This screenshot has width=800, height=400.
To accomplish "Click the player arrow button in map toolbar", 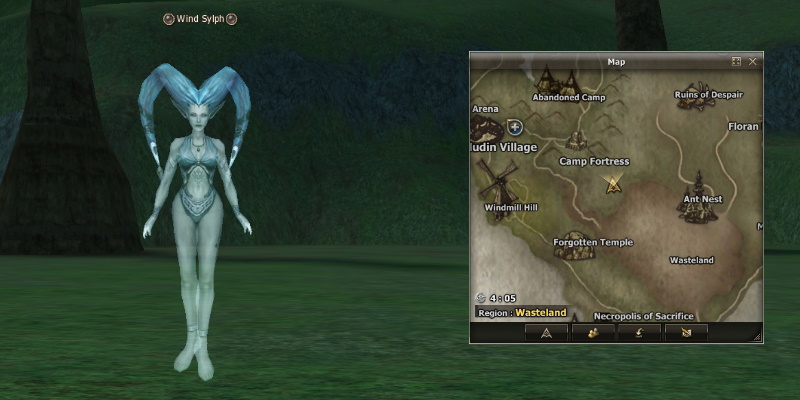I will [546, 332].
